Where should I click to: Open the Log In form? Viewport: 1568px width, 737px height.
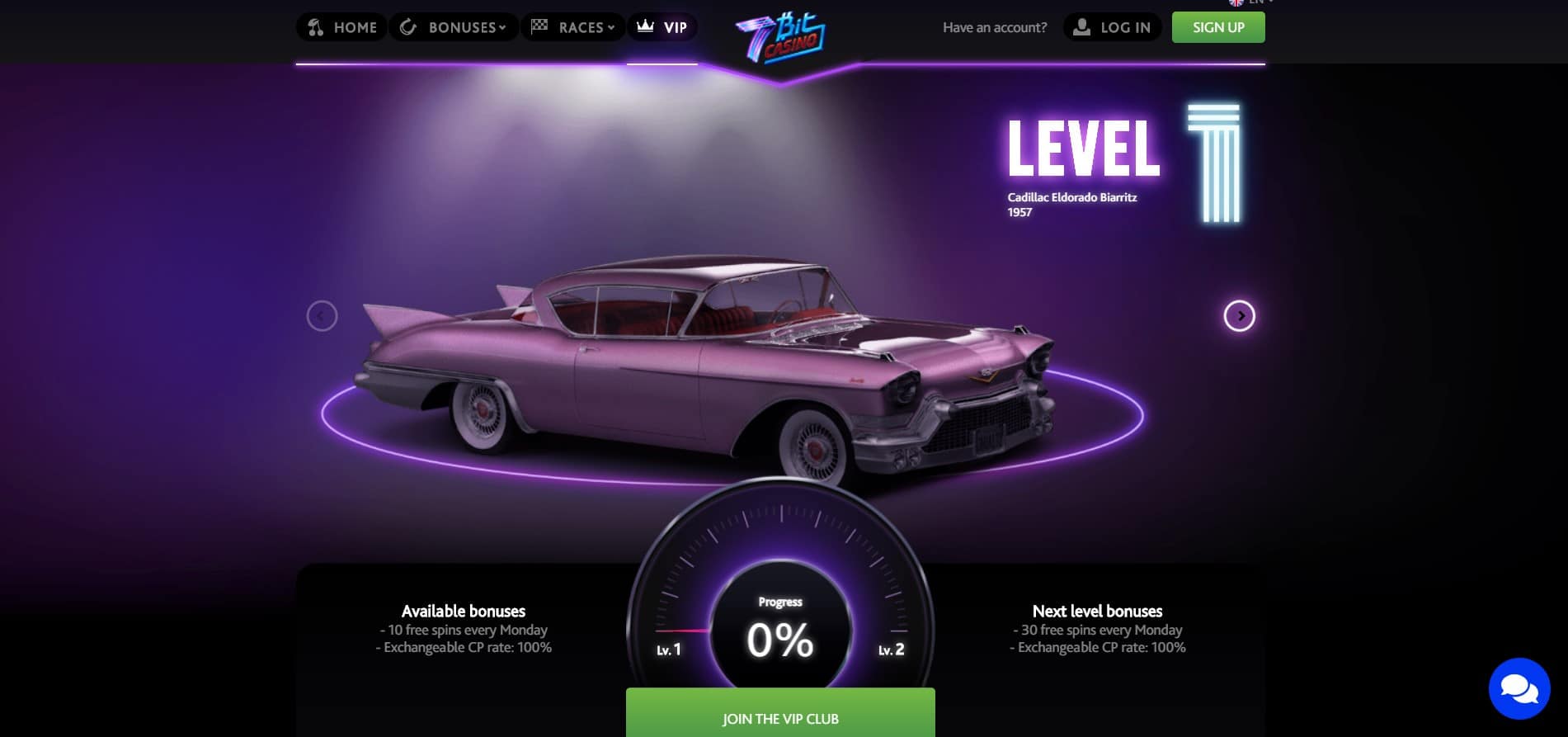1112,27
